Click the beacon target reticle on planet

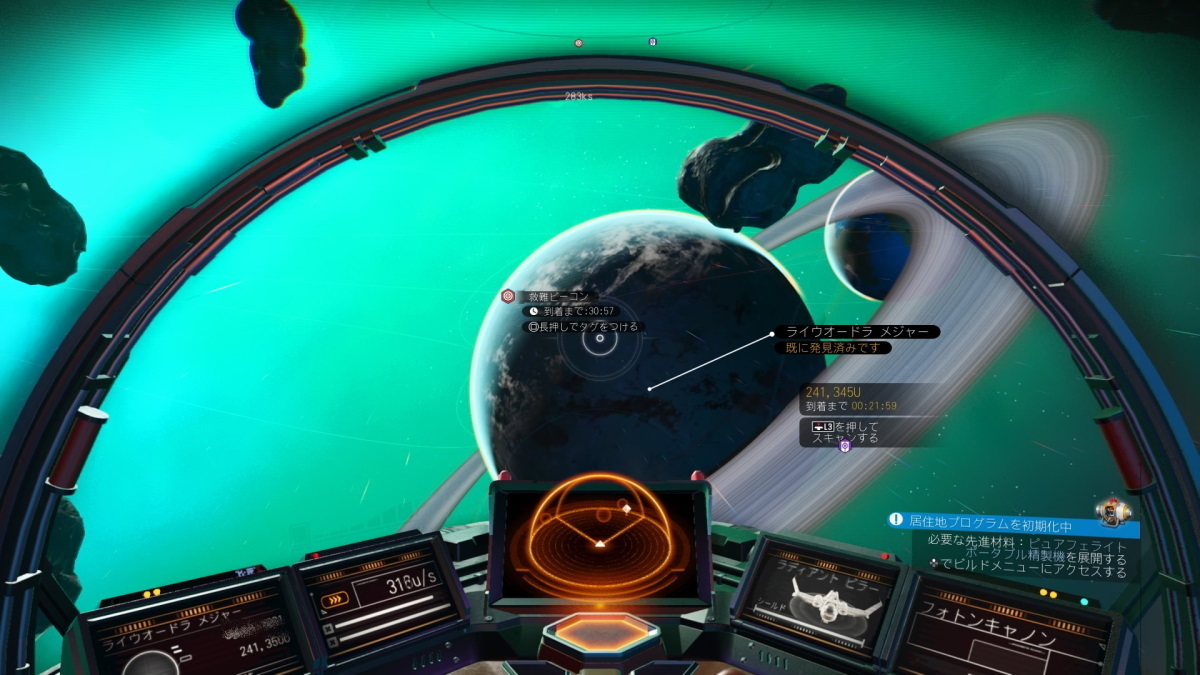[599, 338]
